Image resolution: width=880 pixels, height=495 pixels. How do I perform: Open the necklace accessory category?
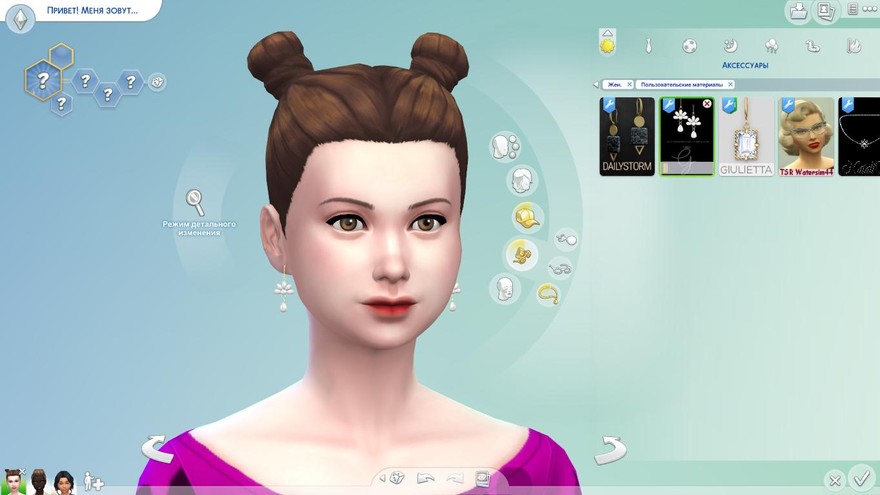[548, 293]
